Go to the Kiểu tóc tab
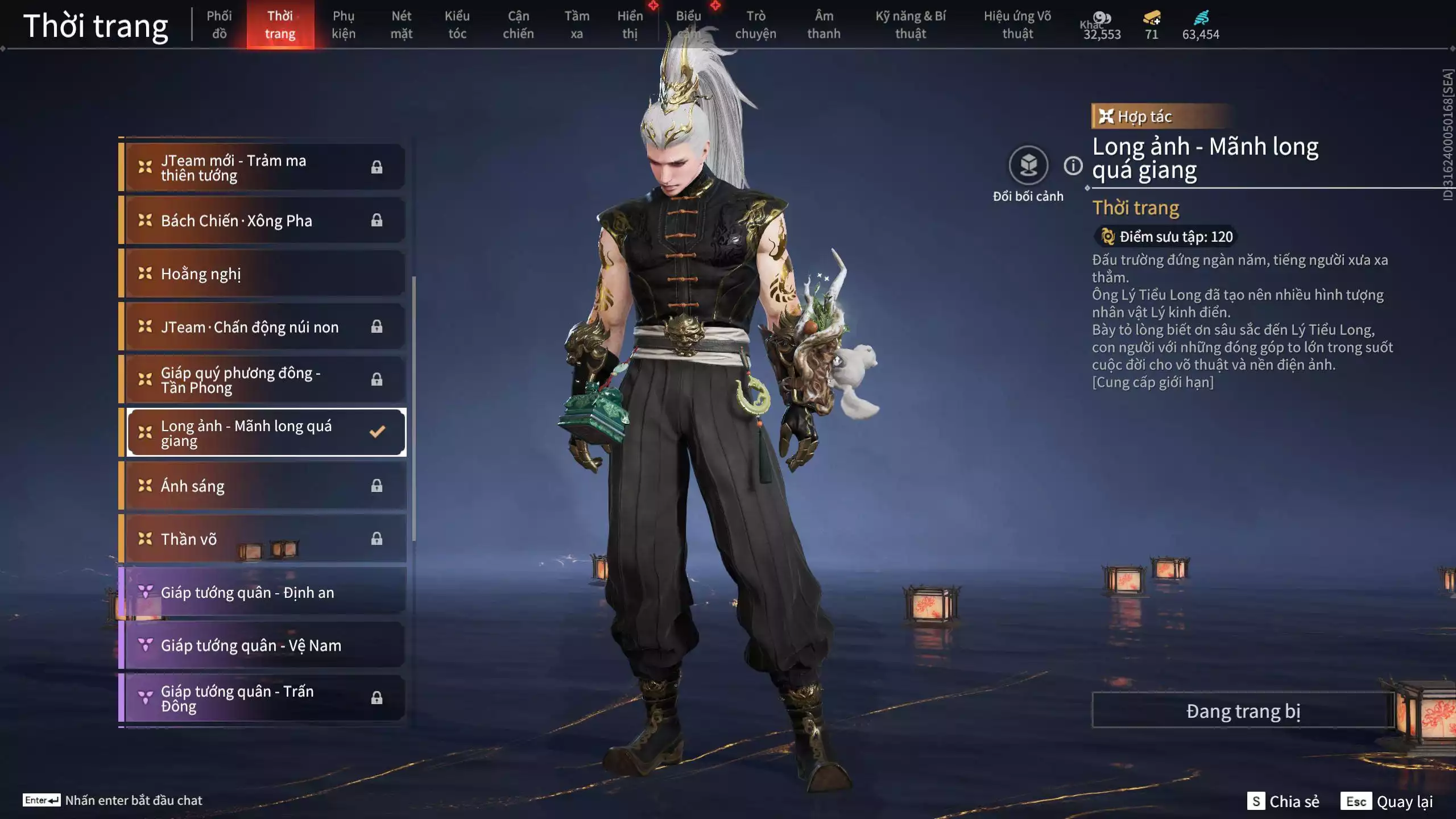The image size is (1456, 819). (x=457, y=24)
